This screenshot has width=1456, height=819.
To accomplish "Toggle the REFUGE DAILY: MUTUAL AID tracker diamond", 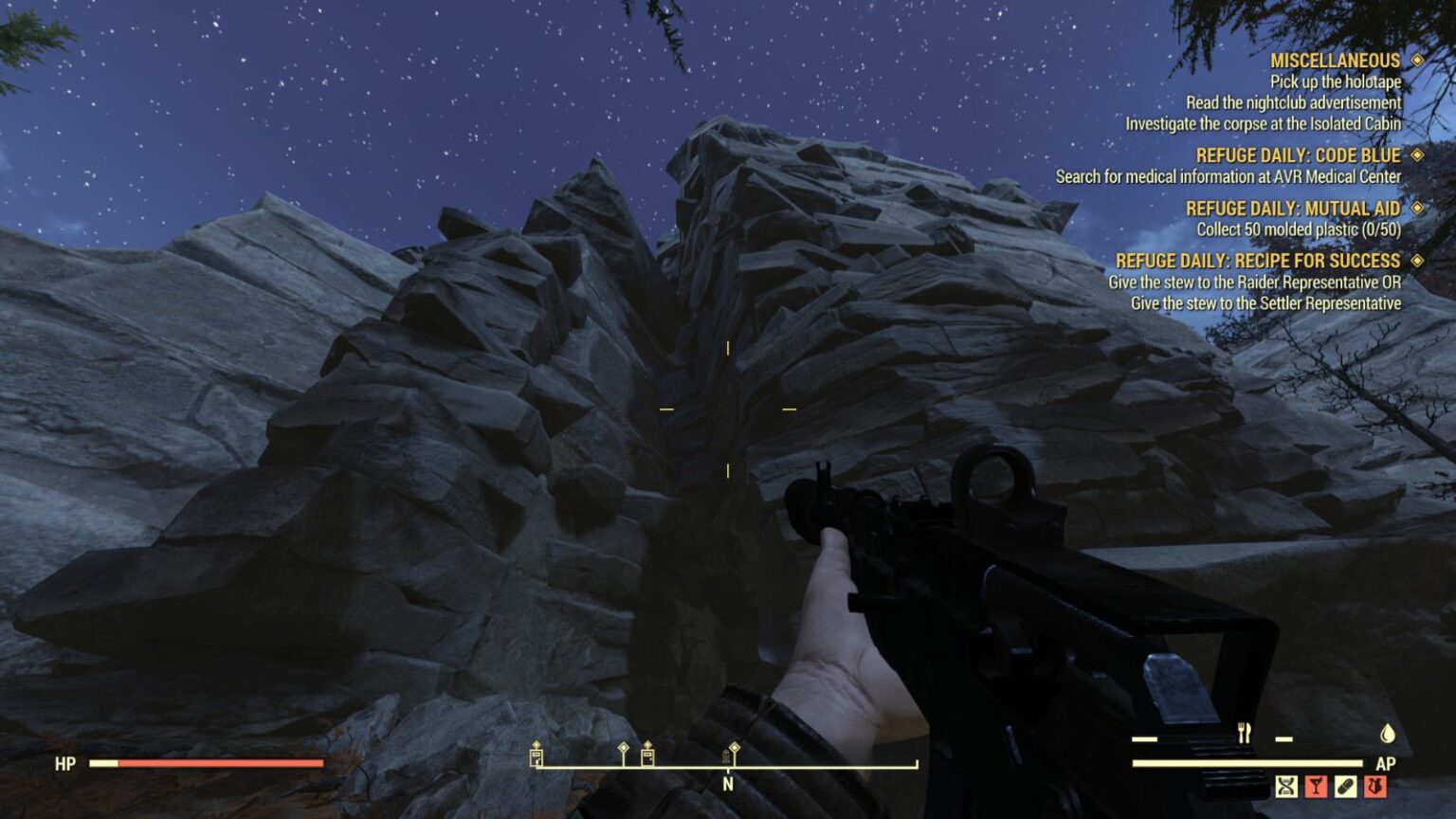I will (1416, 208).
